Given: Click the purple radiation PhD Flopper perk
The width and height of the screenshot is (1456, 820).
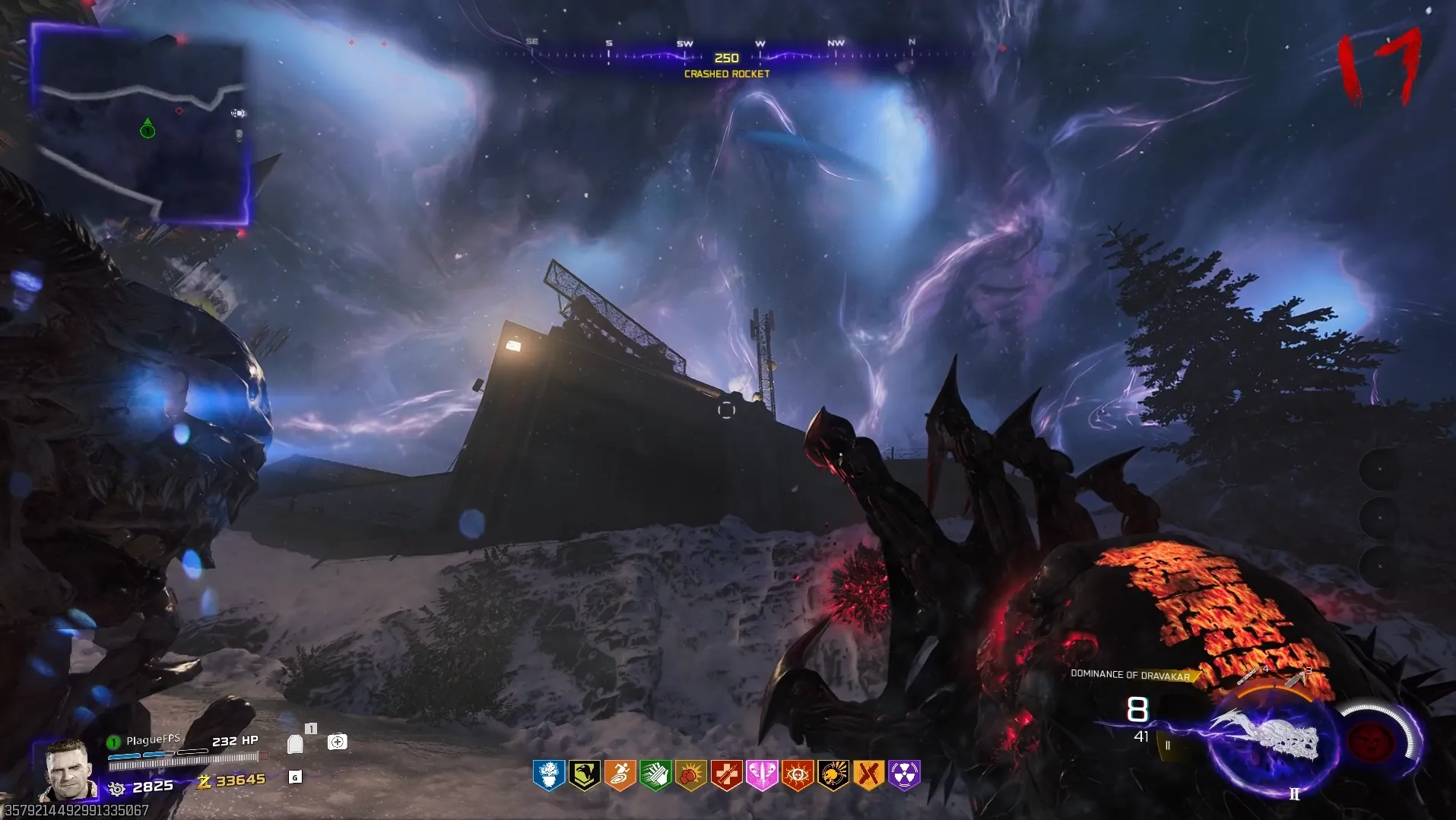Looking at the screenshot, I should click(x=905, y=775).
